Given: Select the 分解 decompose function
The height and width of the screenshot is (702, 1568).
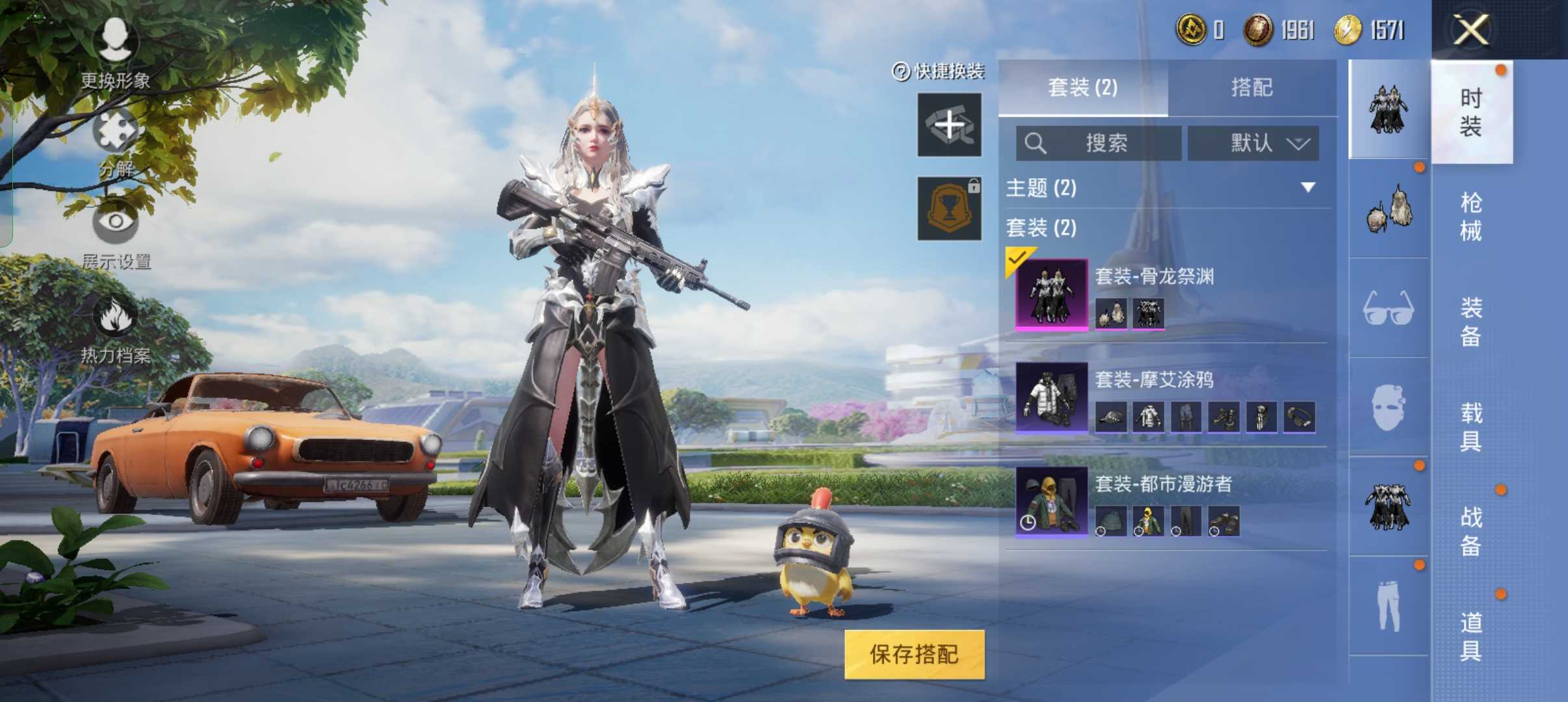Looking at the screenshot, I should (x=117, y=136).
